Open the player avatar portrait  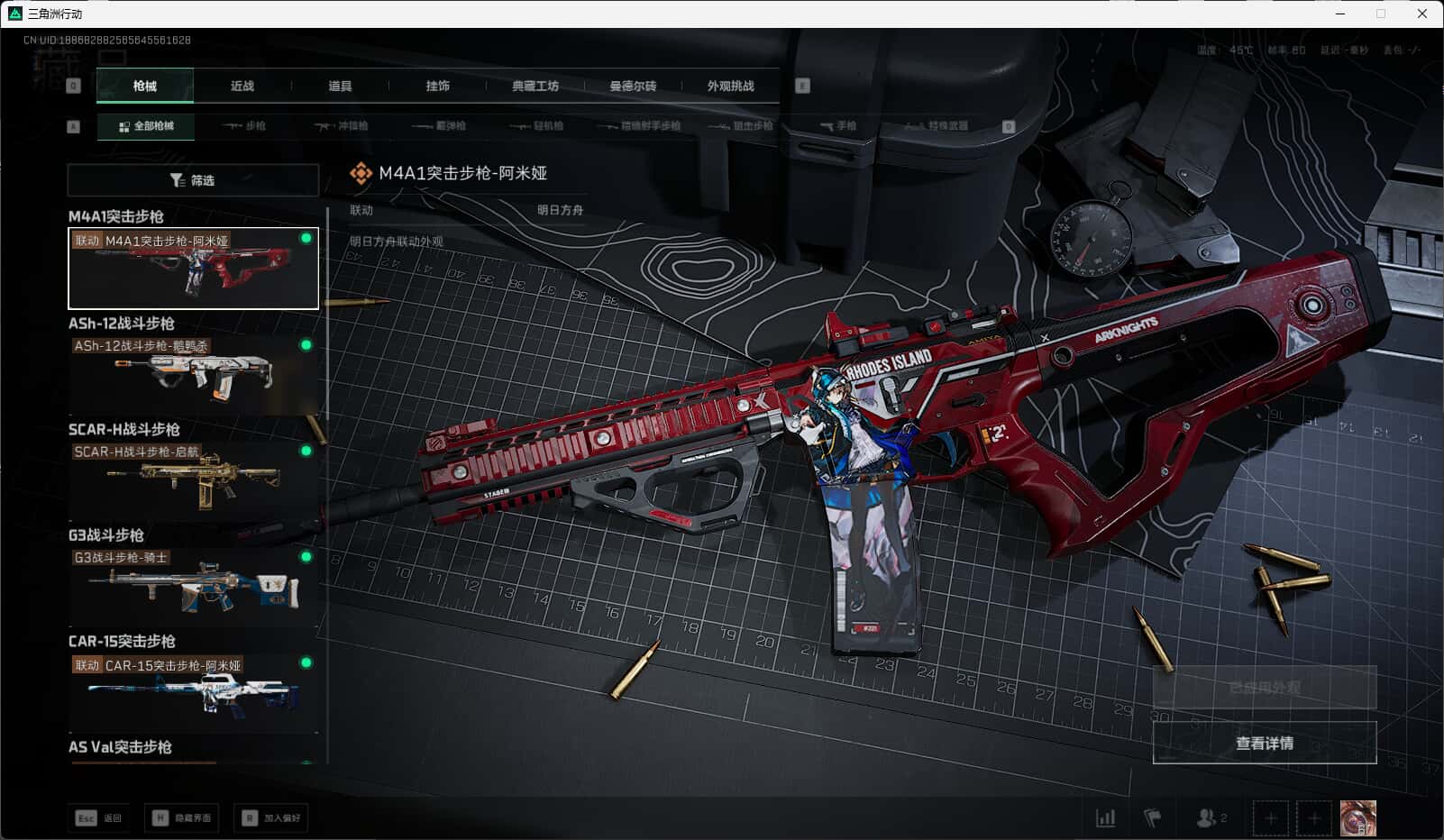coord(1357,817)
